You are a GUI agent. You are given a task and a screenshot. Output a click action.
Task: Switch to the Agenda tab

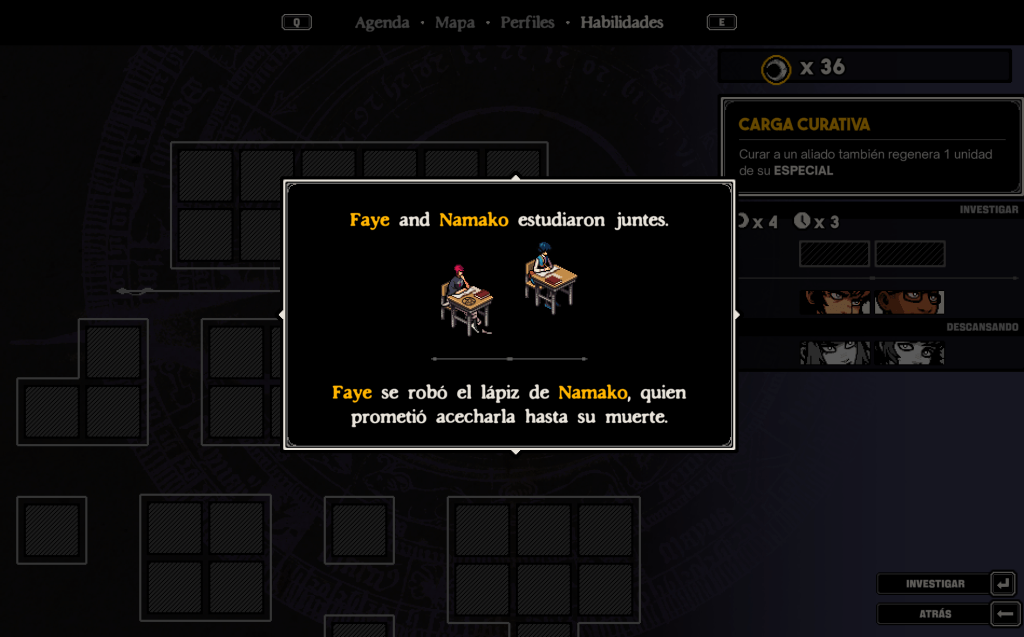[382, 22]
